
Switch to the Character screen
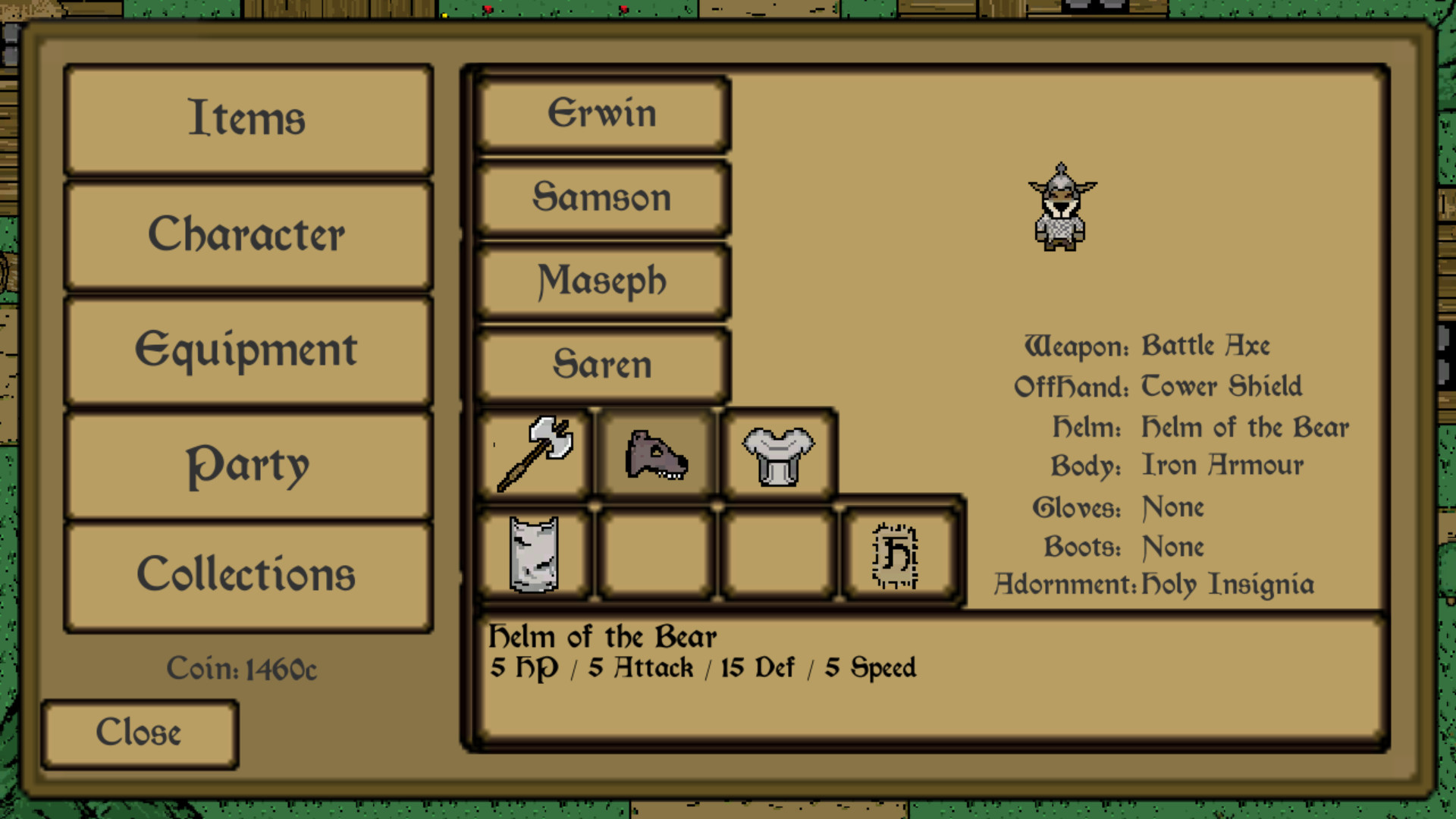247,234
